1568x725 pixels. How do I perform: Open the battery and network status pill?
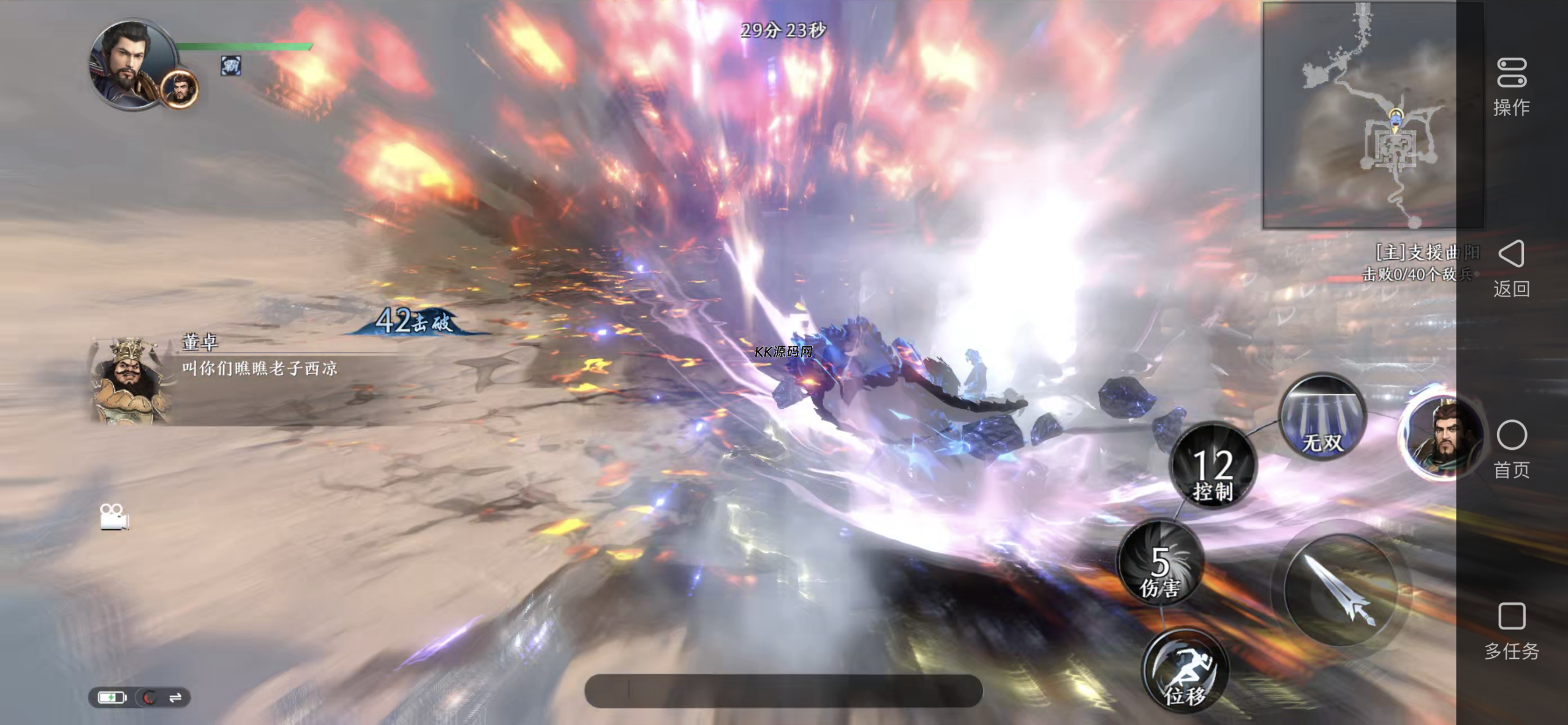coord(140,697)
